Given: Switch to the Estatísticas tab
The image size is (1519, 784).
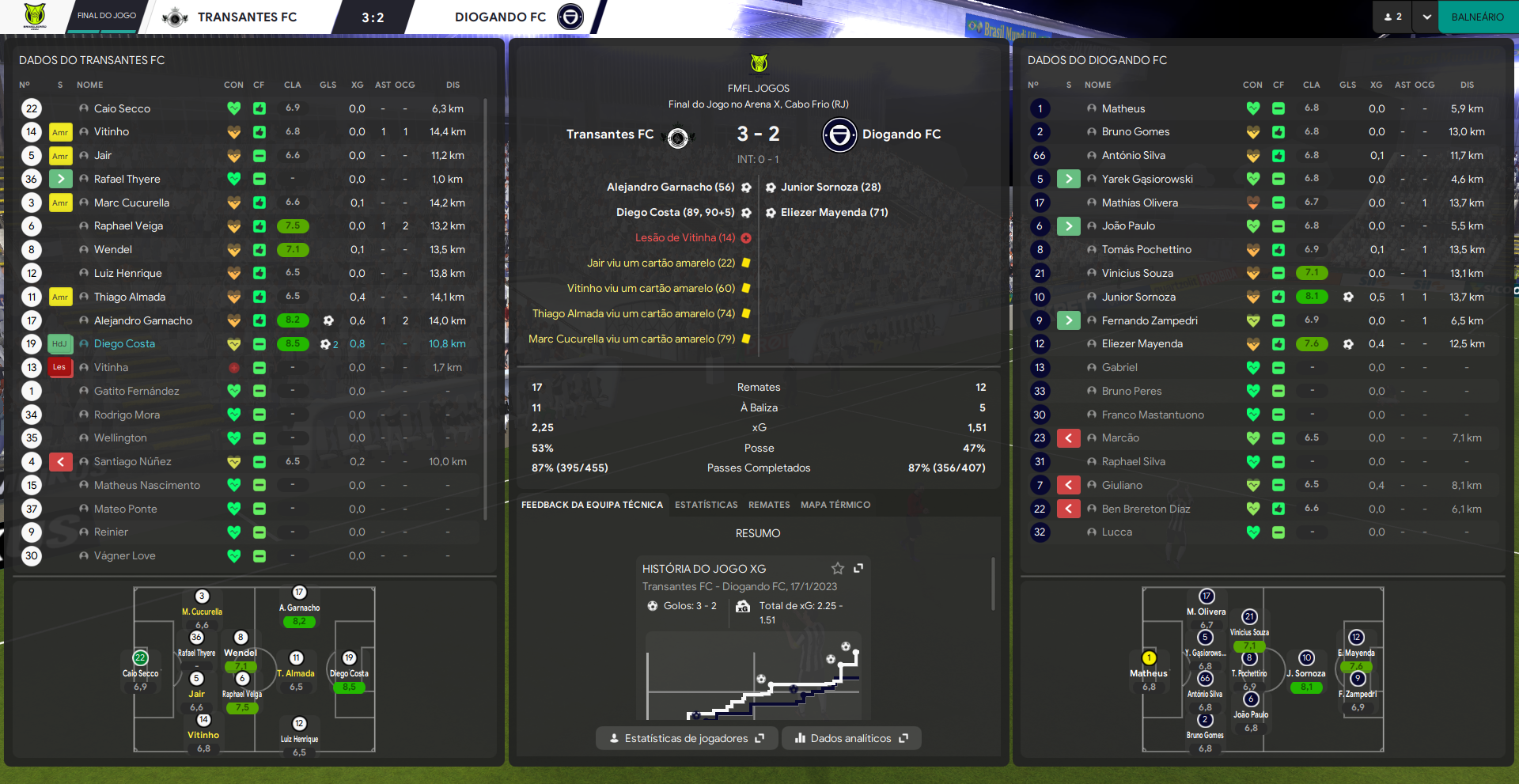Looking at the screenshot, I should click(x=706, y=505).
